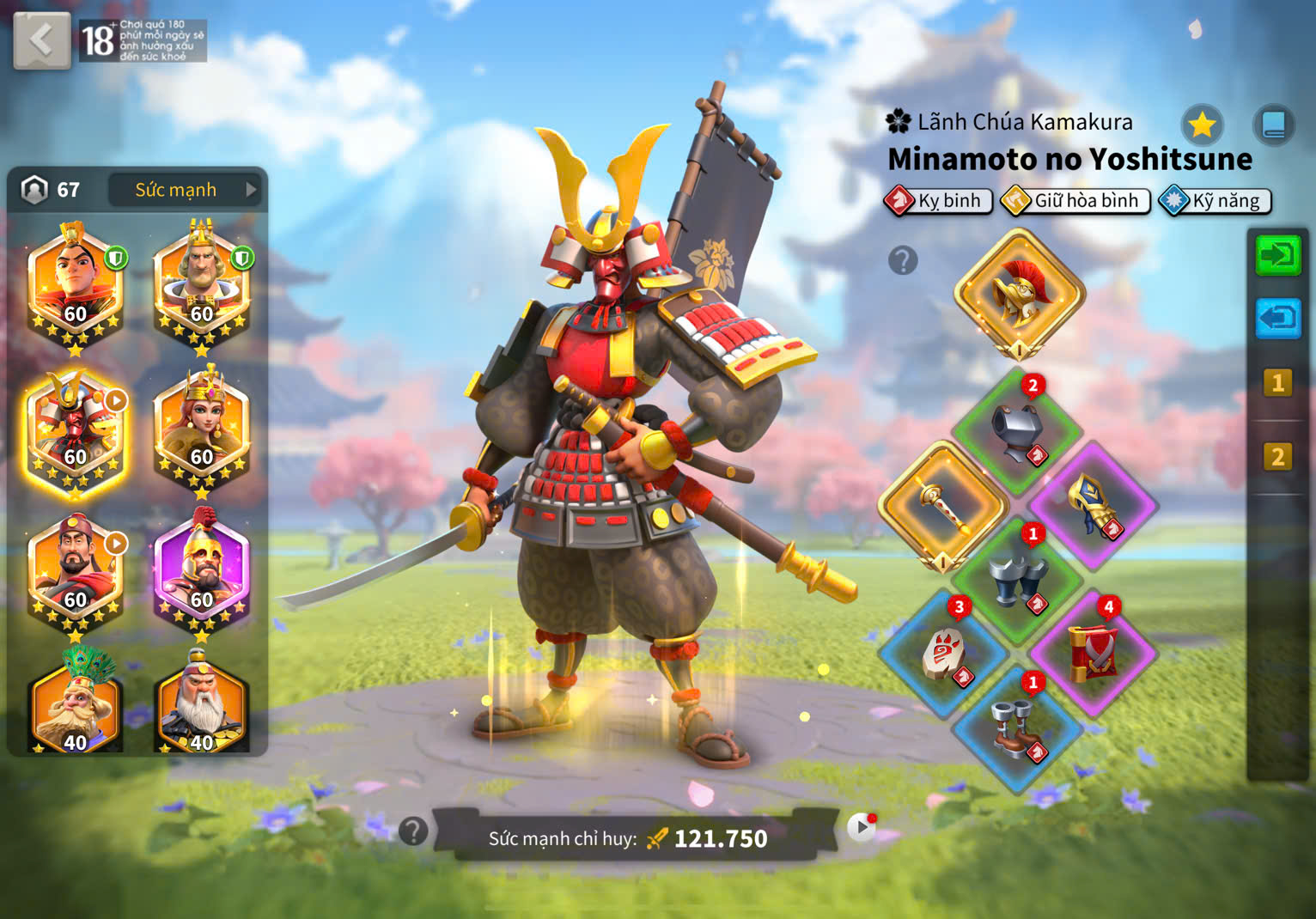Screen dimensions: 1316x919
Task: Open the Sức mạnh sort dropdown
Action: (x=186, y=190)
